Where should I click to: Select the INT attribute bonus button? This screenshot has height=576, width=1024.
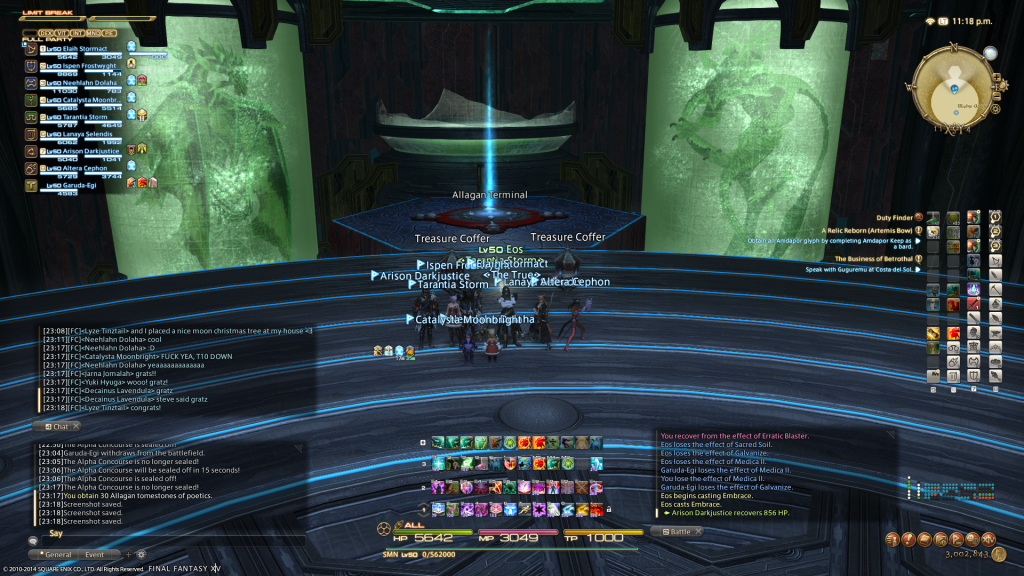click(77, 33)
